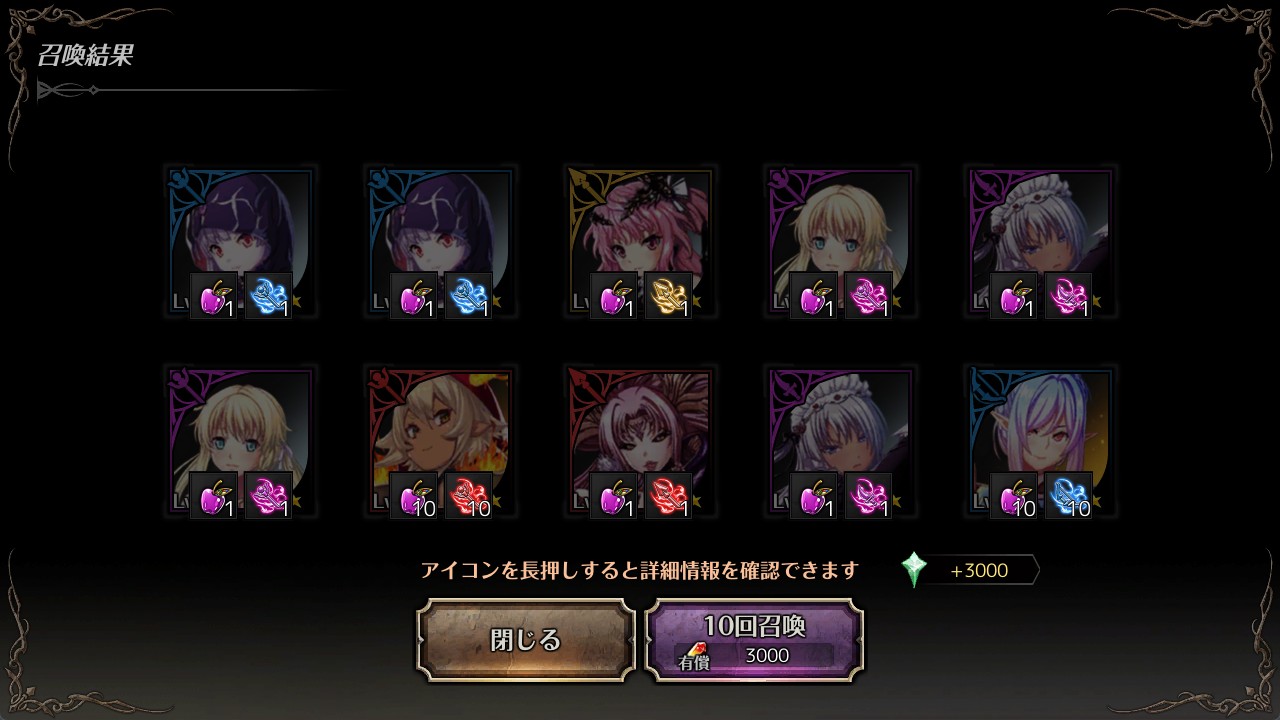The image size is (1280, 720).
Task: Pick the lavender-haired elf in the blue frame
Action: pyautogui.click(x=1040, y=440)
